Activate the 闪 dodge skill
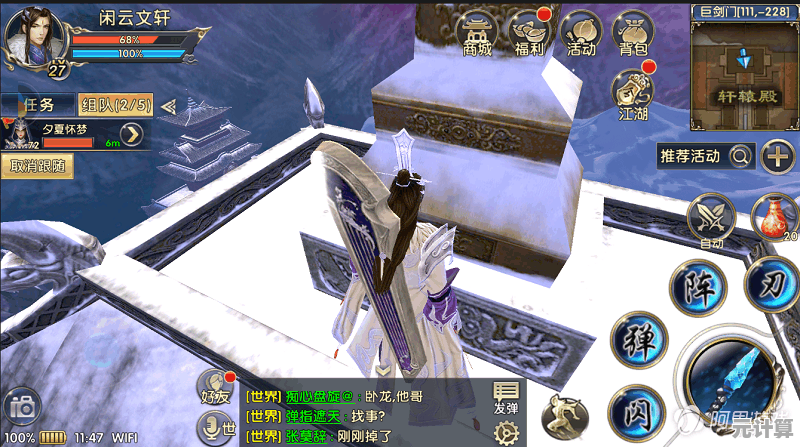The image size is (800, 447). (x=635, y=410)
